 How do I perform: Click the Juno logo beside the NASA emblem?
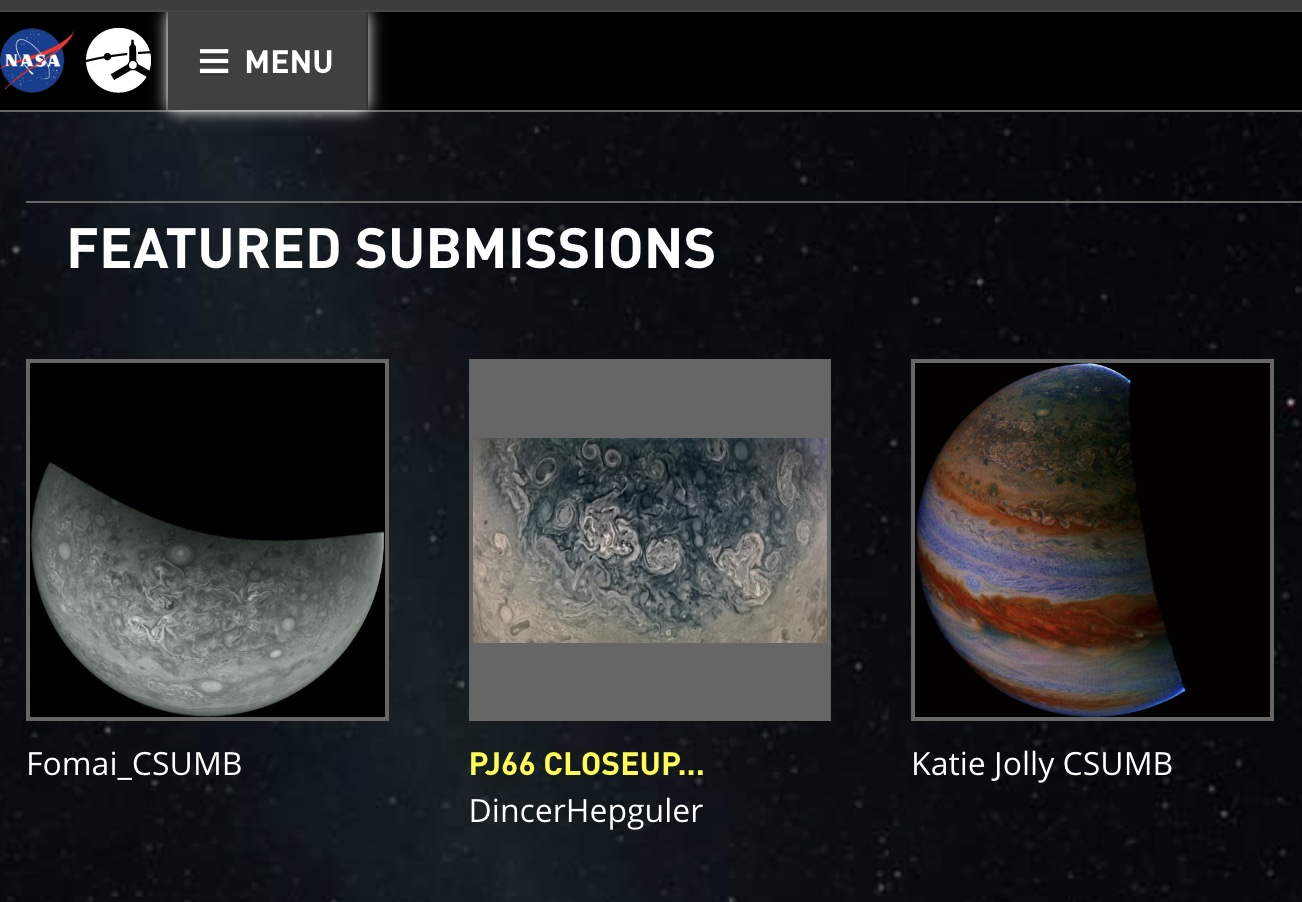coord(119,60)
